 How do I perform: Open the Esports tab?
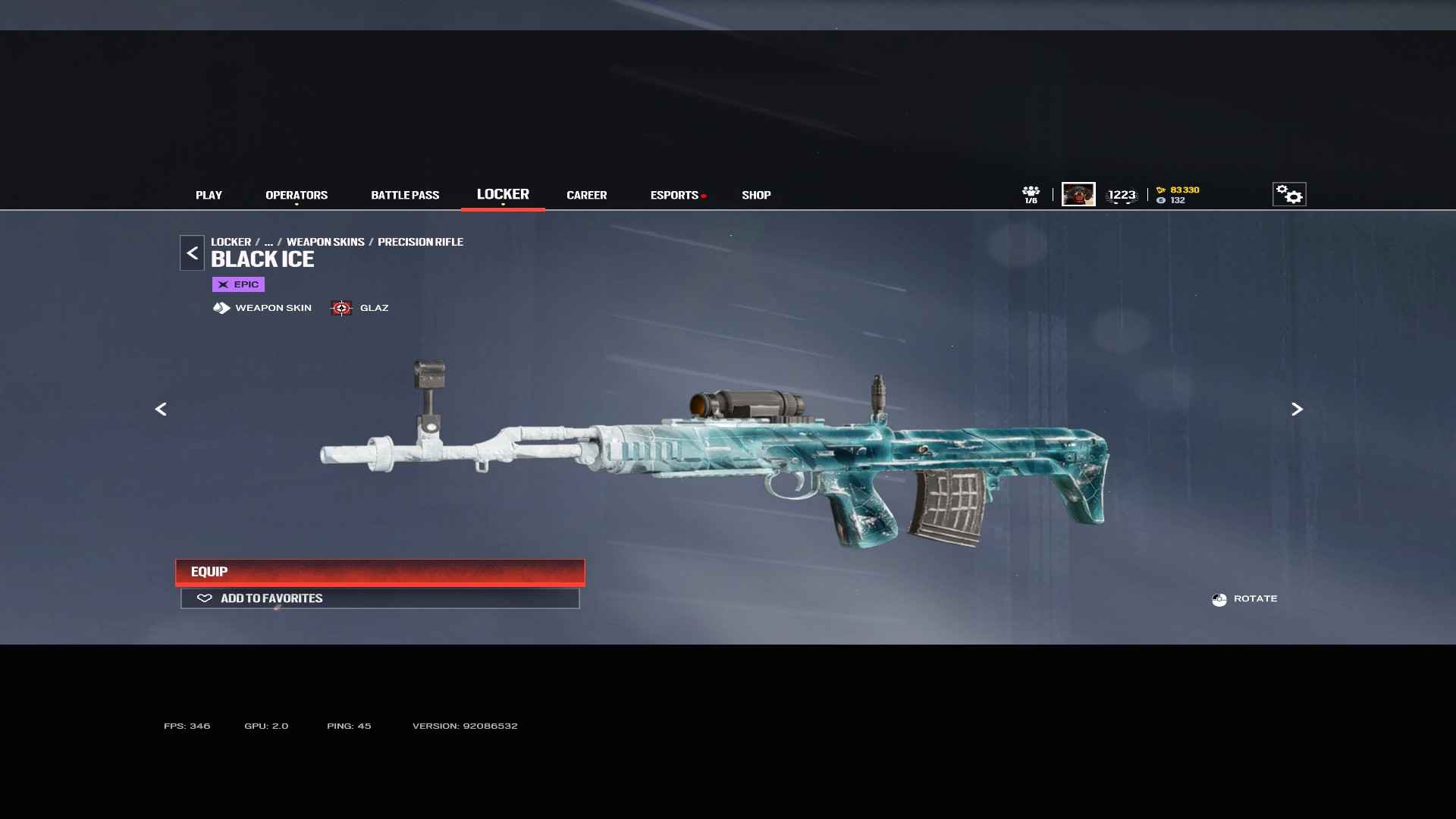pos(674,195)
